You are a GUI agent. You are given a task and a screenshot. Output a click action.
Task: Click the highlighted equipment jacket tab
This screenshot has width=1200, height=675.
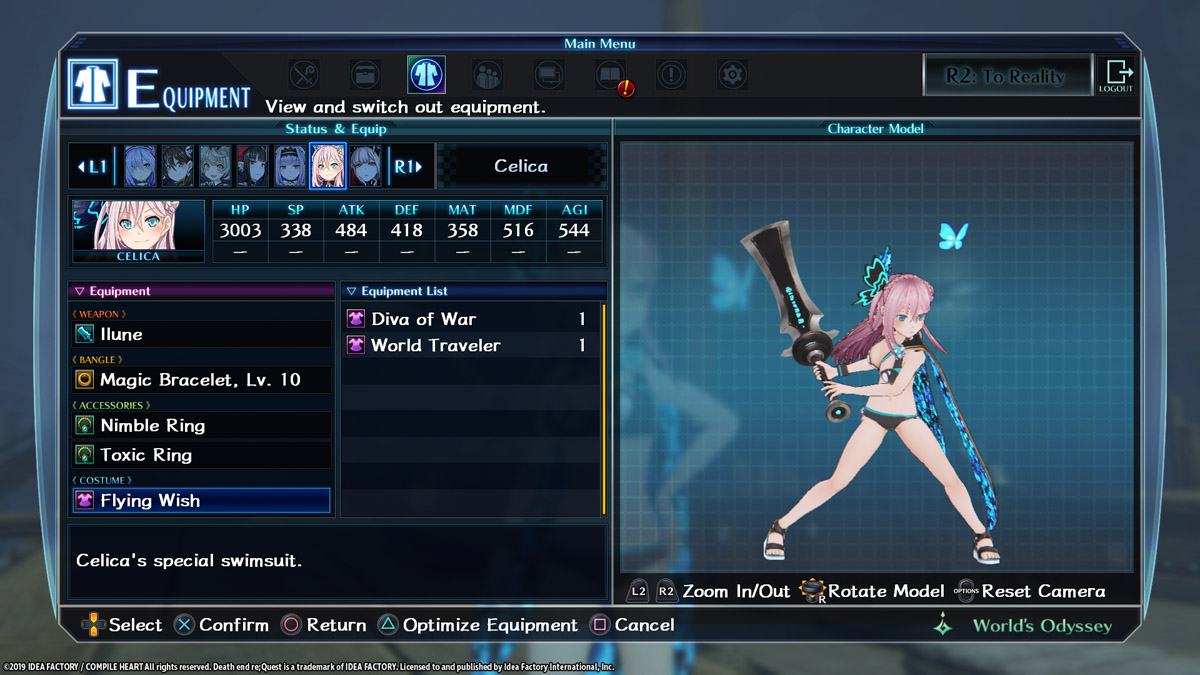(x=426, y=75)
